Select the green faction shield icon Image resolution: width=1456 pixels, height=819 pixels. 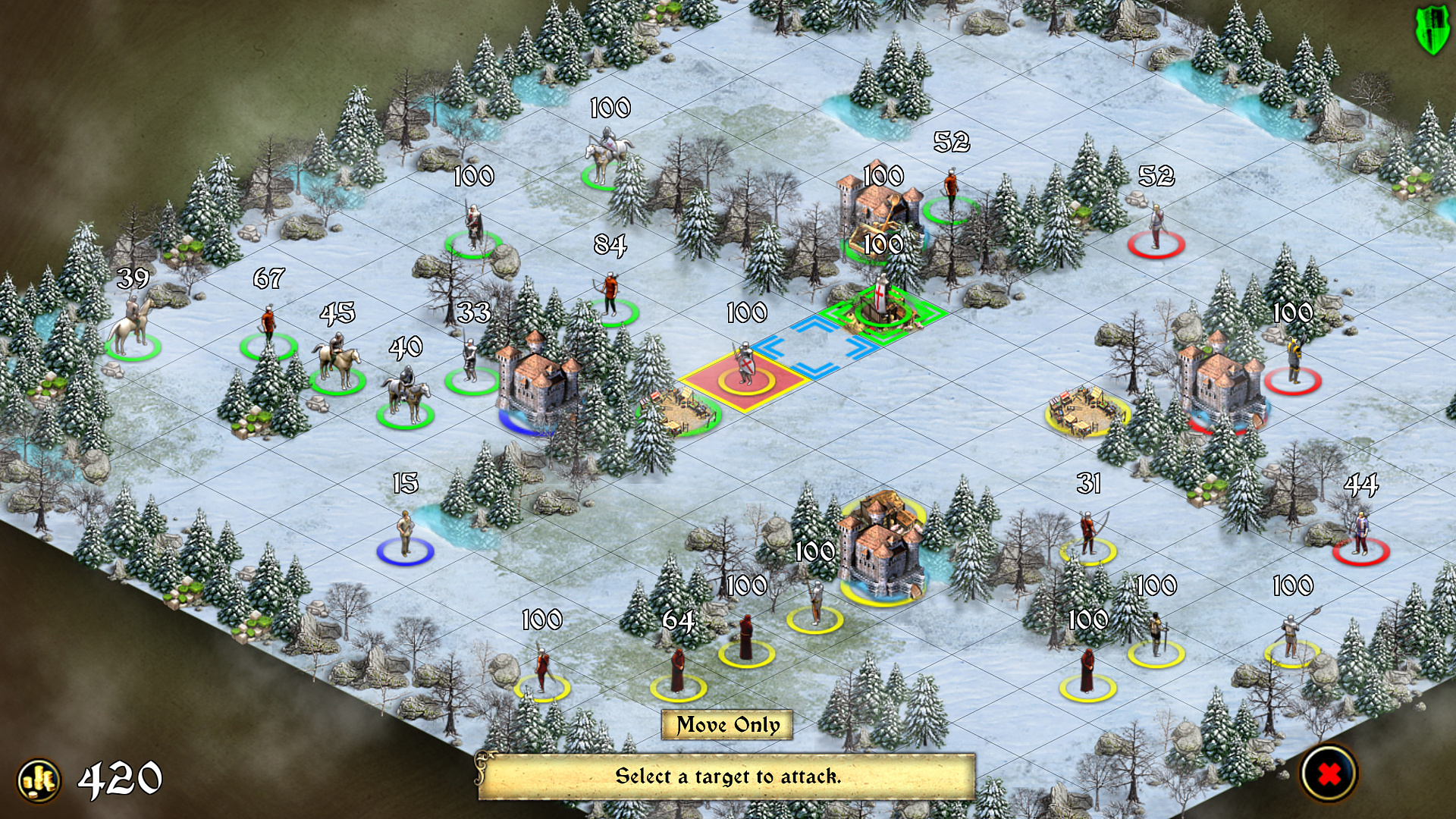click(x=1432, y=32)
